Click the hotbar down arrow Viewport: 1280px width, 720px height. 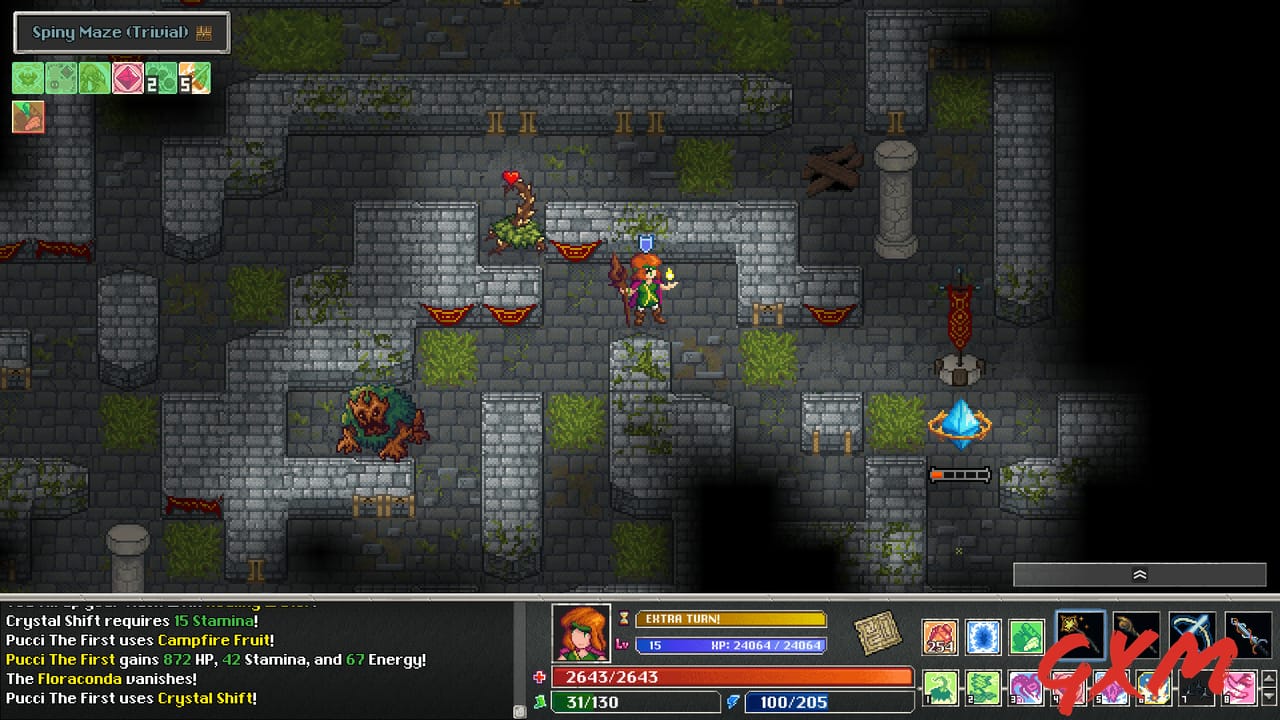coord(1267,694)
